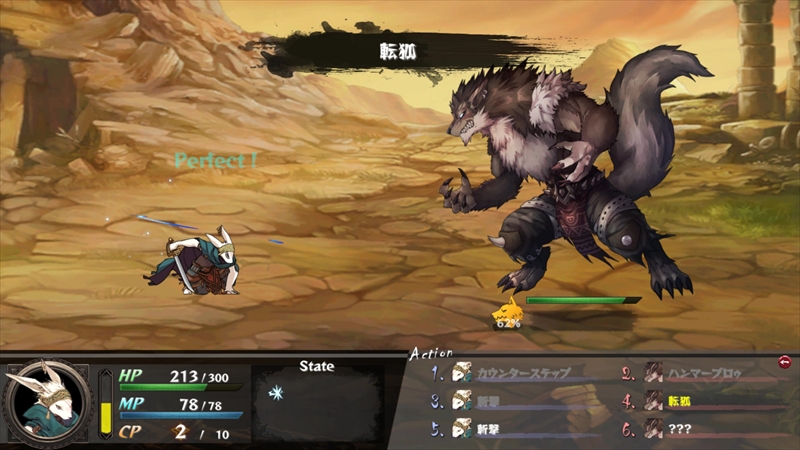The width and height of the screenshot is (800, 450).
Task: Select the highlighted 転狐 action numbered 4
Action: [678, 401]
